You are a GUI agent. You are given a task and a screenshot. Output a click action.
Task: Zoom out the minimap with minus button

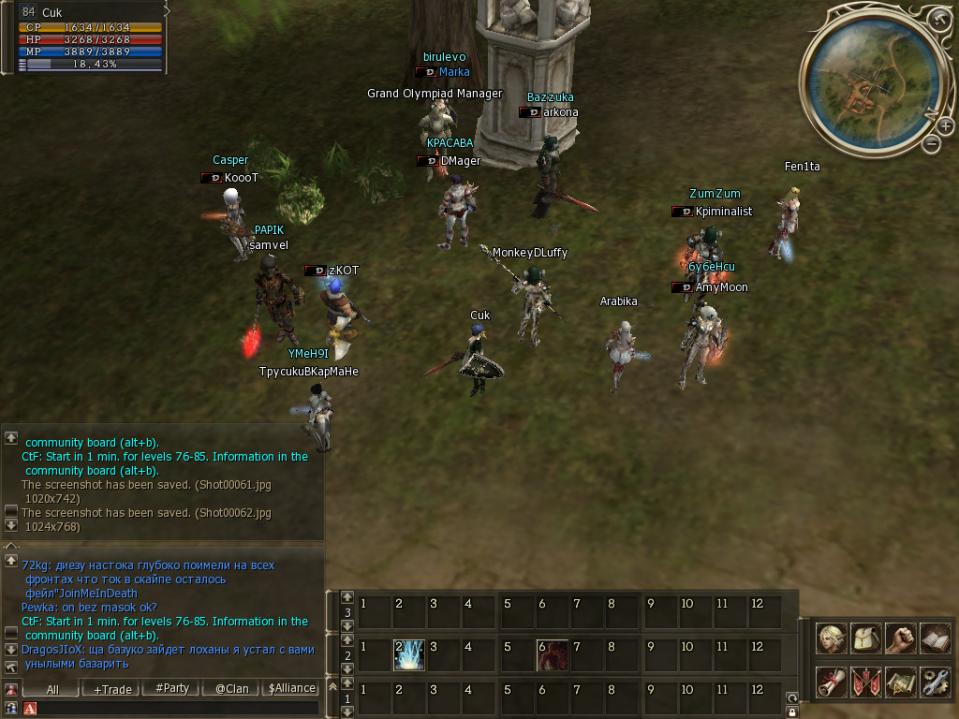(931, 145)
